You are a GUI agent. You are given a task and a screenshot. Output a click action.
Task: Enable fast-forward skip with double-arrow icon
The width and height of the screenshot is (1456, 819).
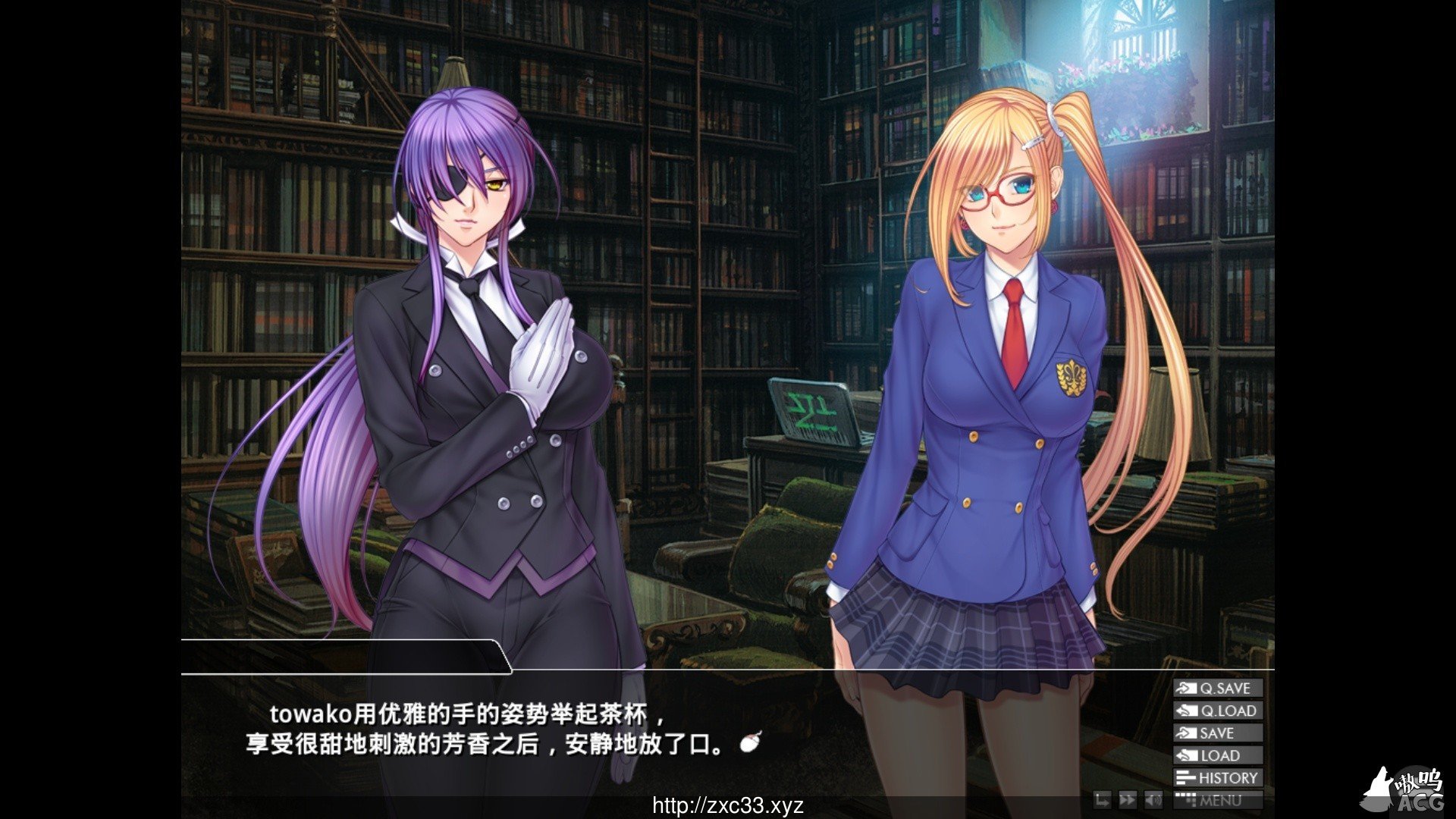point(1128,801)
